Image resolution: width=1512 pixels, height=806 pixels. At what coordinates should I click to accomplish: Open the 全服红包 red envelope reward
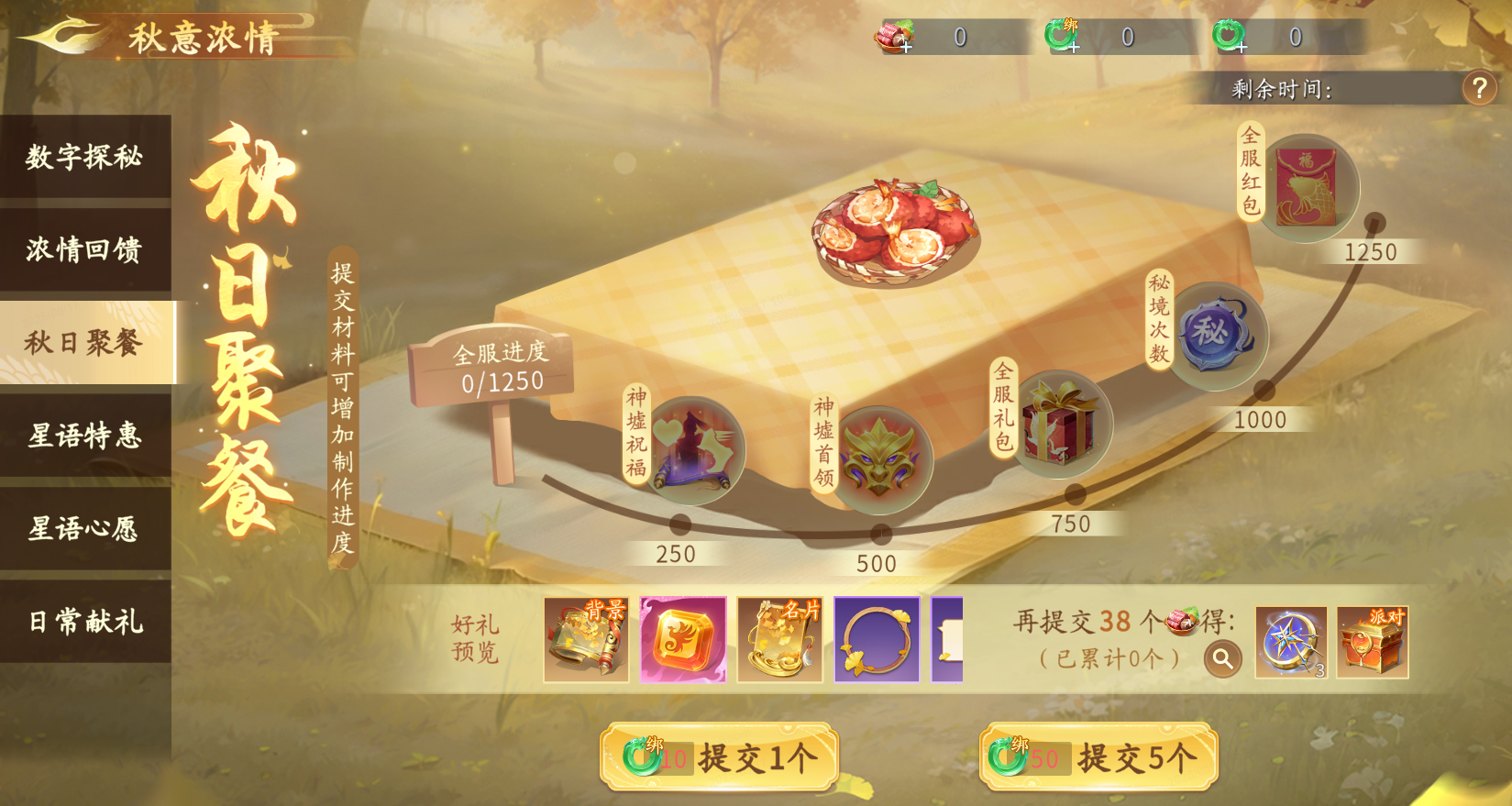(1306, 187)
